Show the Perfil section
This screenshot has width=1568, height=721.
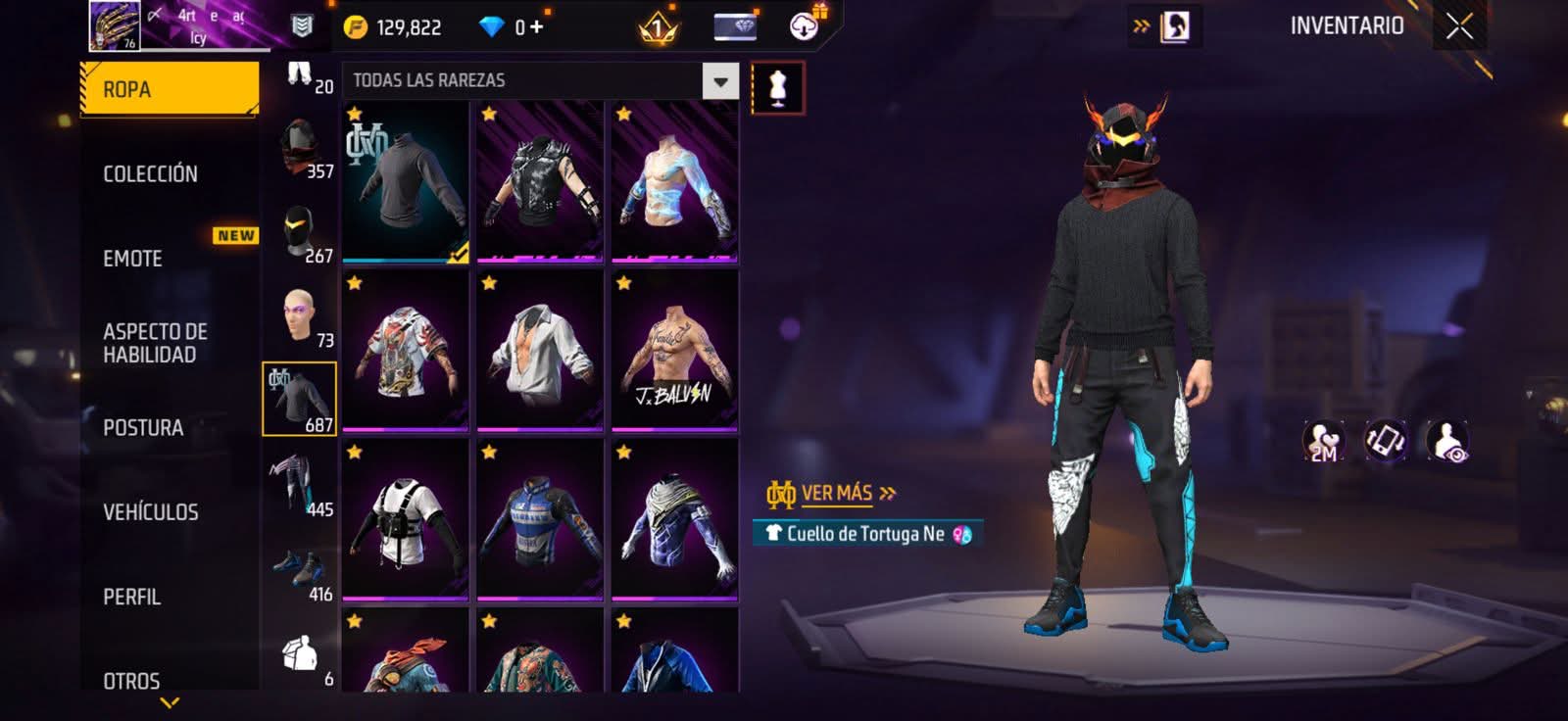[x=132, y=597]
